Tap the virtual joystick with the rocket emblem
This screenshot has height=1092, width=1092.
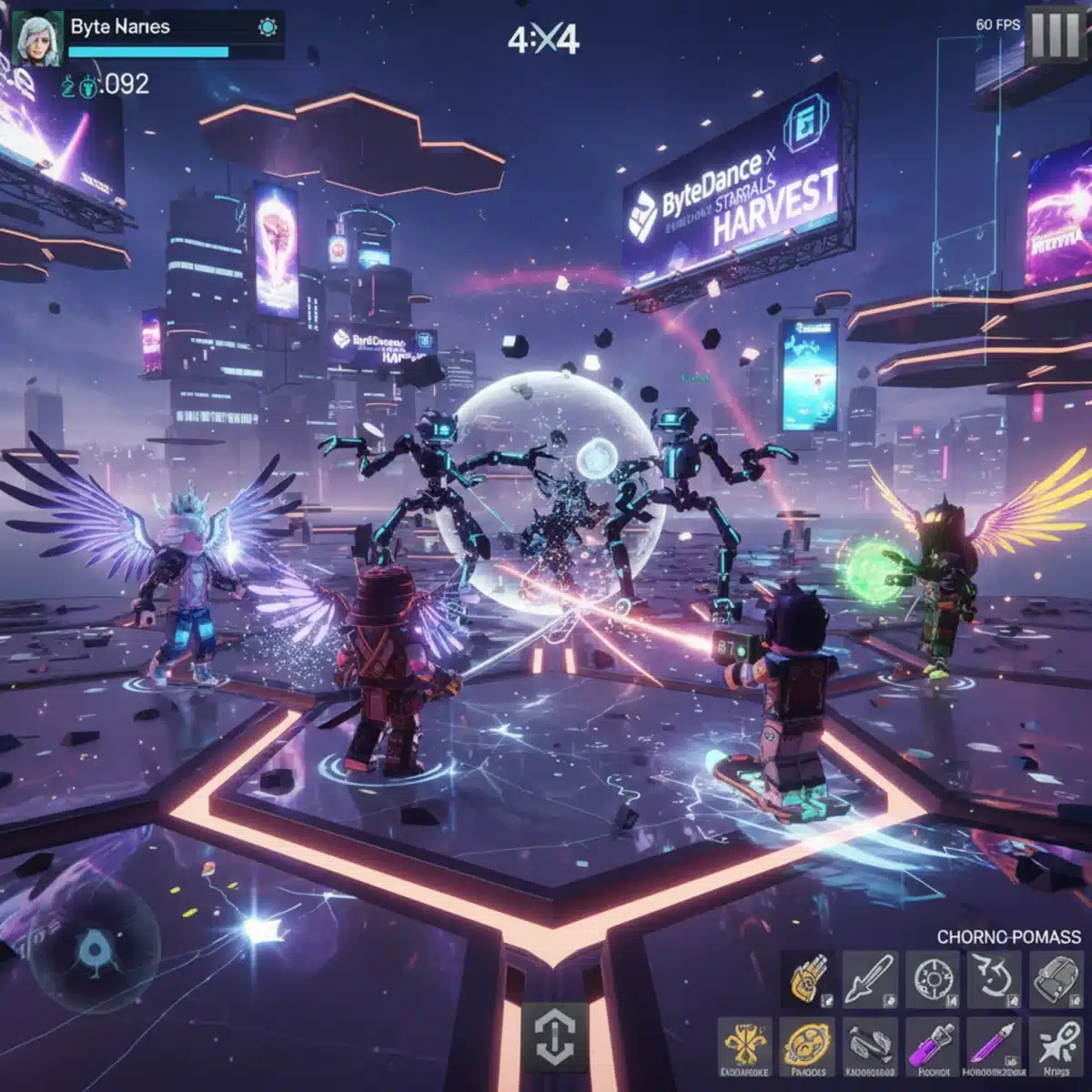pyautogui.click(x=92, y=951)
